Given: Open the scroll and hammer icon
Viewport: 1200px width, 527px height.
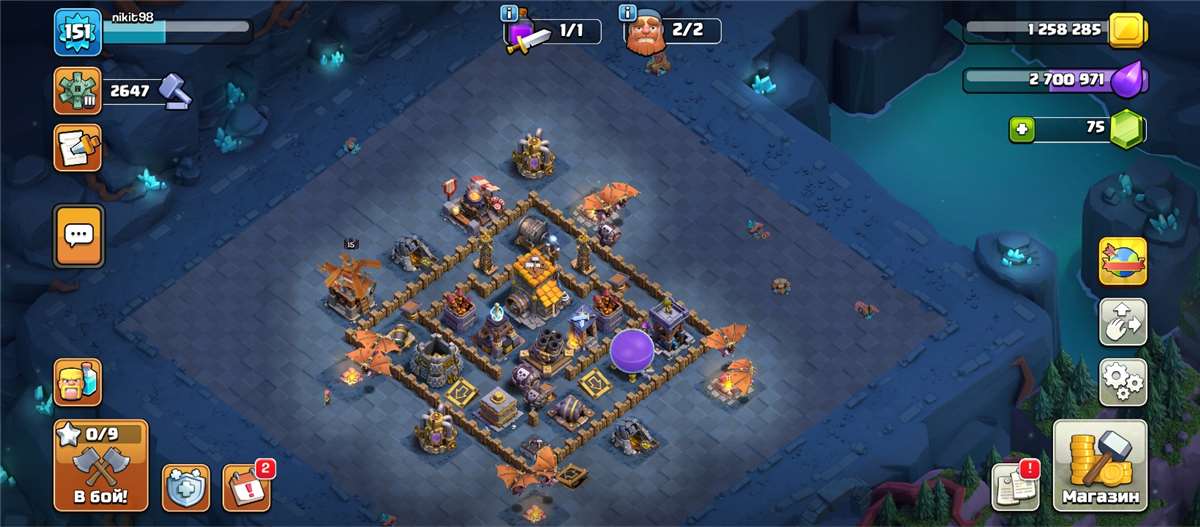Looking at the screenshot, I should (78, 147).
